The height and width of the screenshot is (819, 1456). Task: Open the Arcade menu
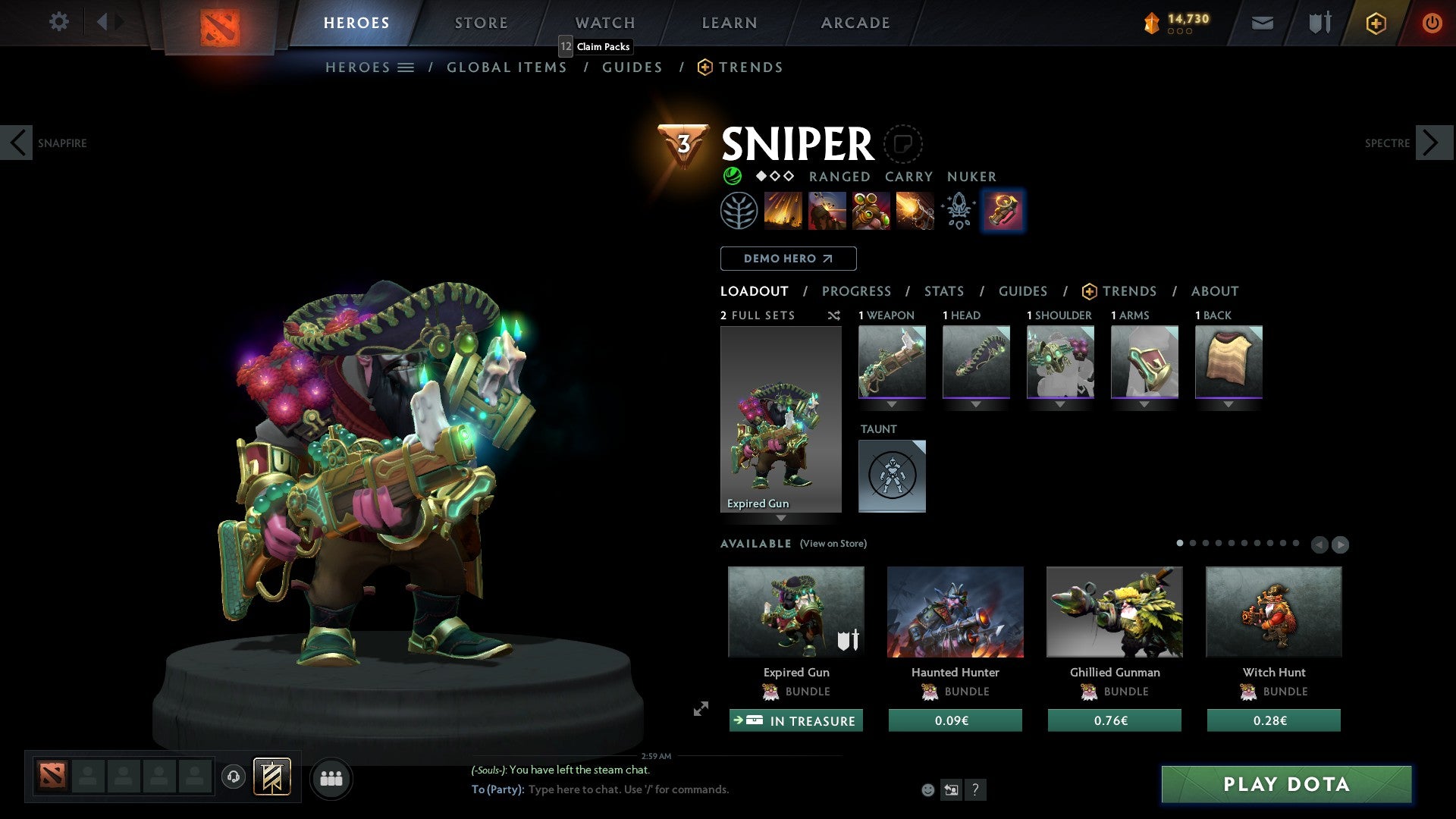tap(855, 23)
